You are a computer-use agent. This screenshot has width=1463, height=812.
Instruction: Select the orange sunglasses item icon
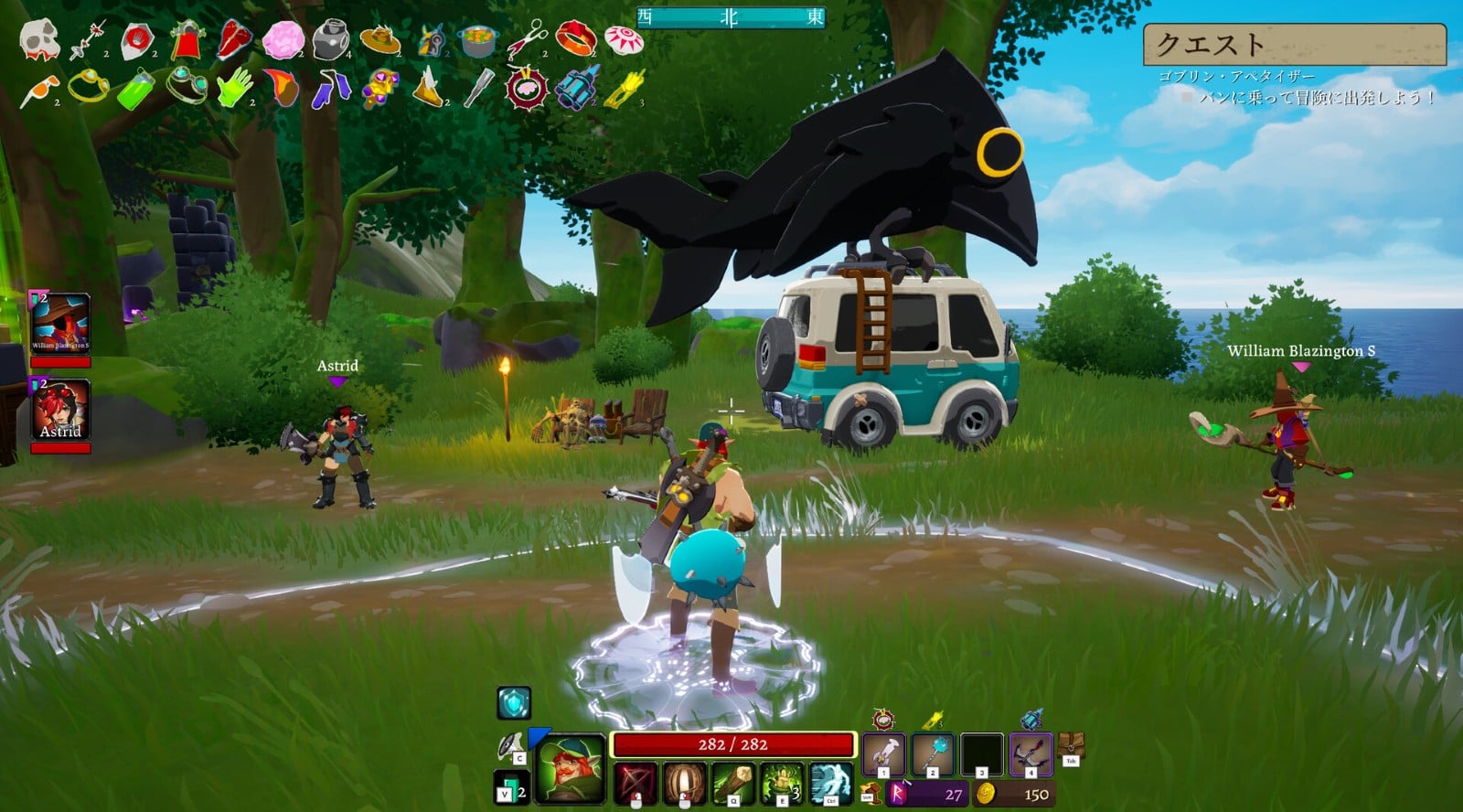click(x=39, y=89)
